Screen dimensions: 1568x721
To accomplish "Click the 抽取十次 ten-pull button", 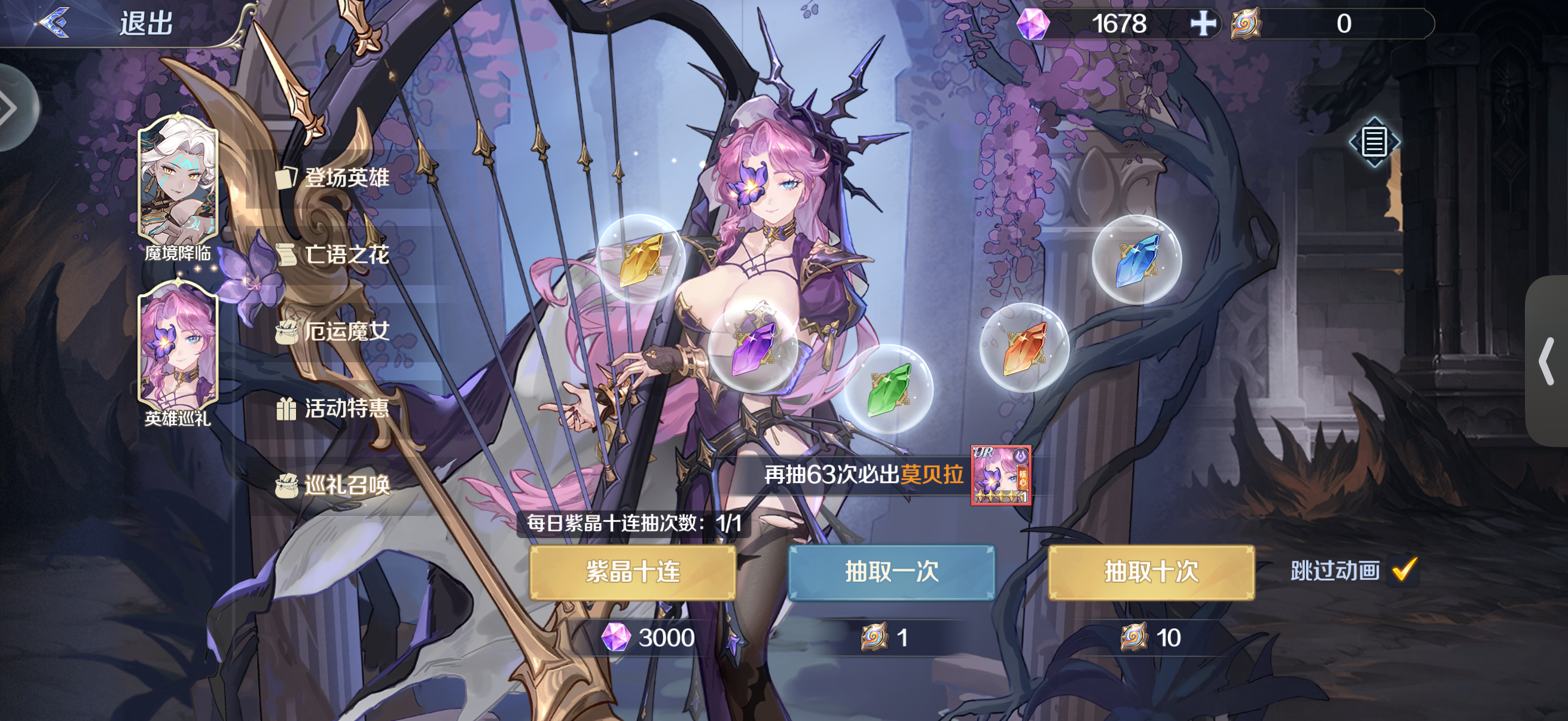I will [x=1151, y=573].
